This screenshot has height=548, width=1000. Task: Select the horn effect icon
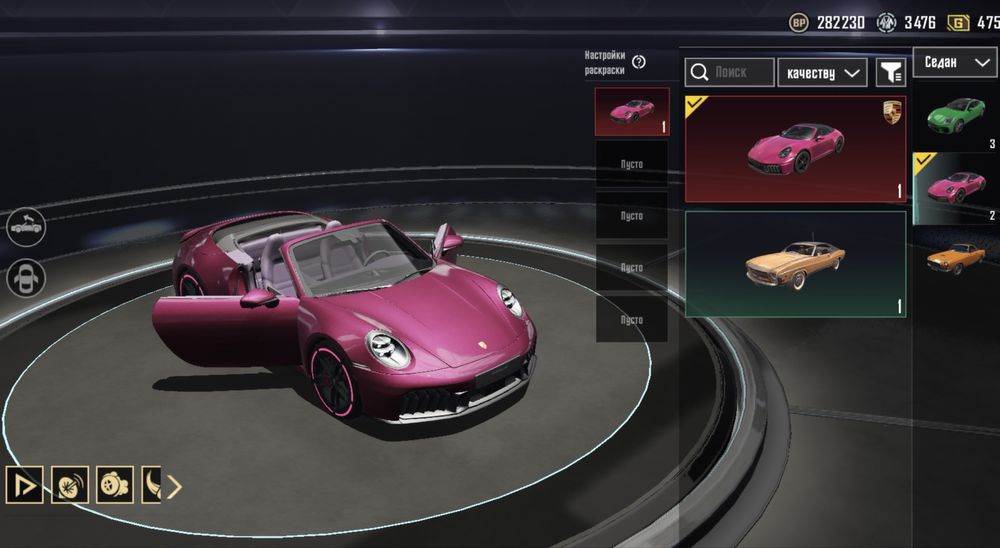click(70, 486)
